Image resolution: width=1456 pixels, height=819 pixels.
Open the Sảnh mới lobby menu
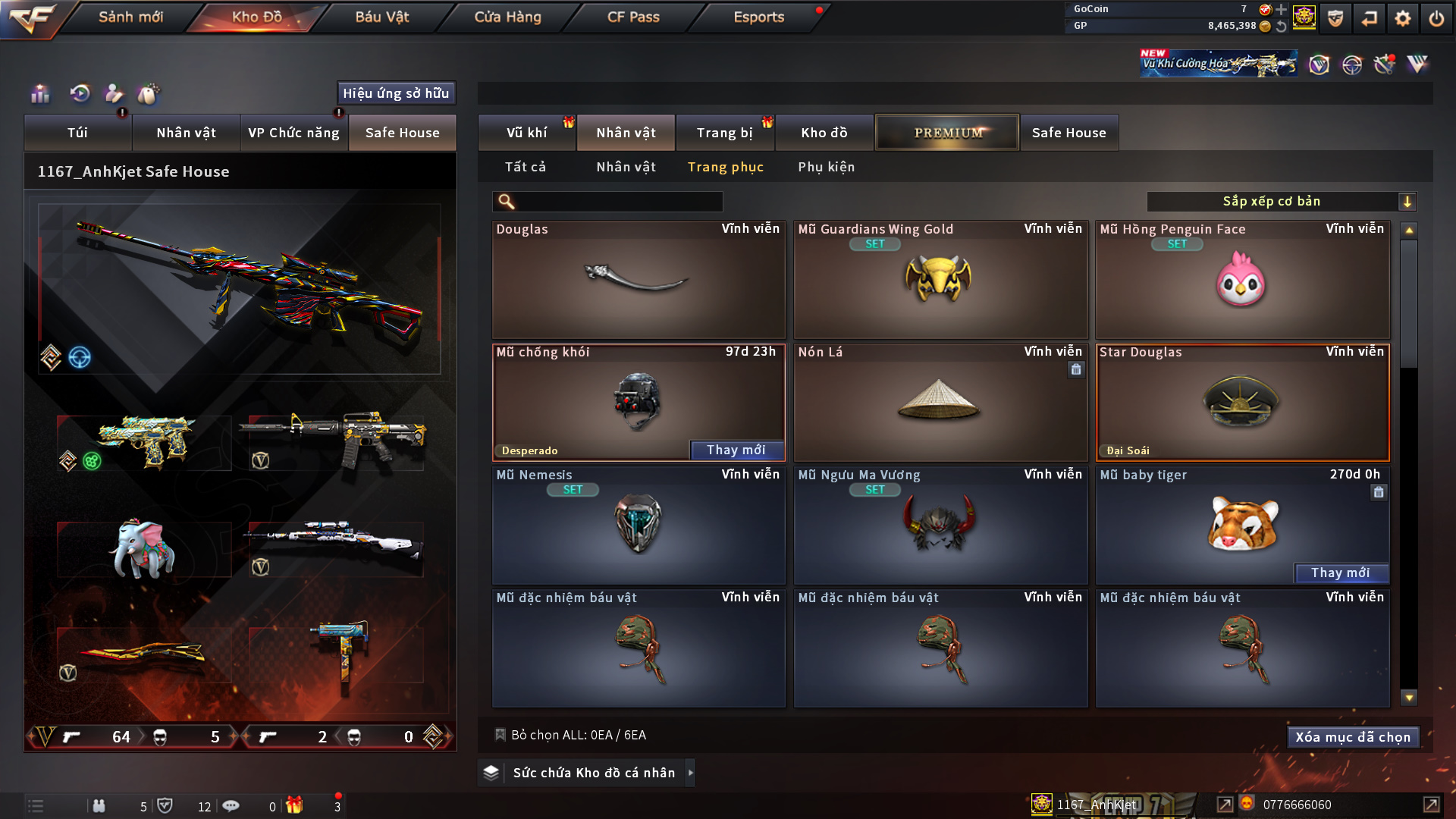click(x=130, y=17)
